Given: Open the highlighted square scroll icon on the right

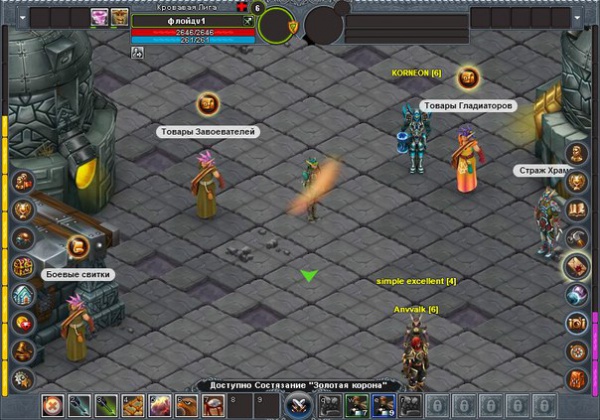Looking at the screenshot, I should click(577, 267).
